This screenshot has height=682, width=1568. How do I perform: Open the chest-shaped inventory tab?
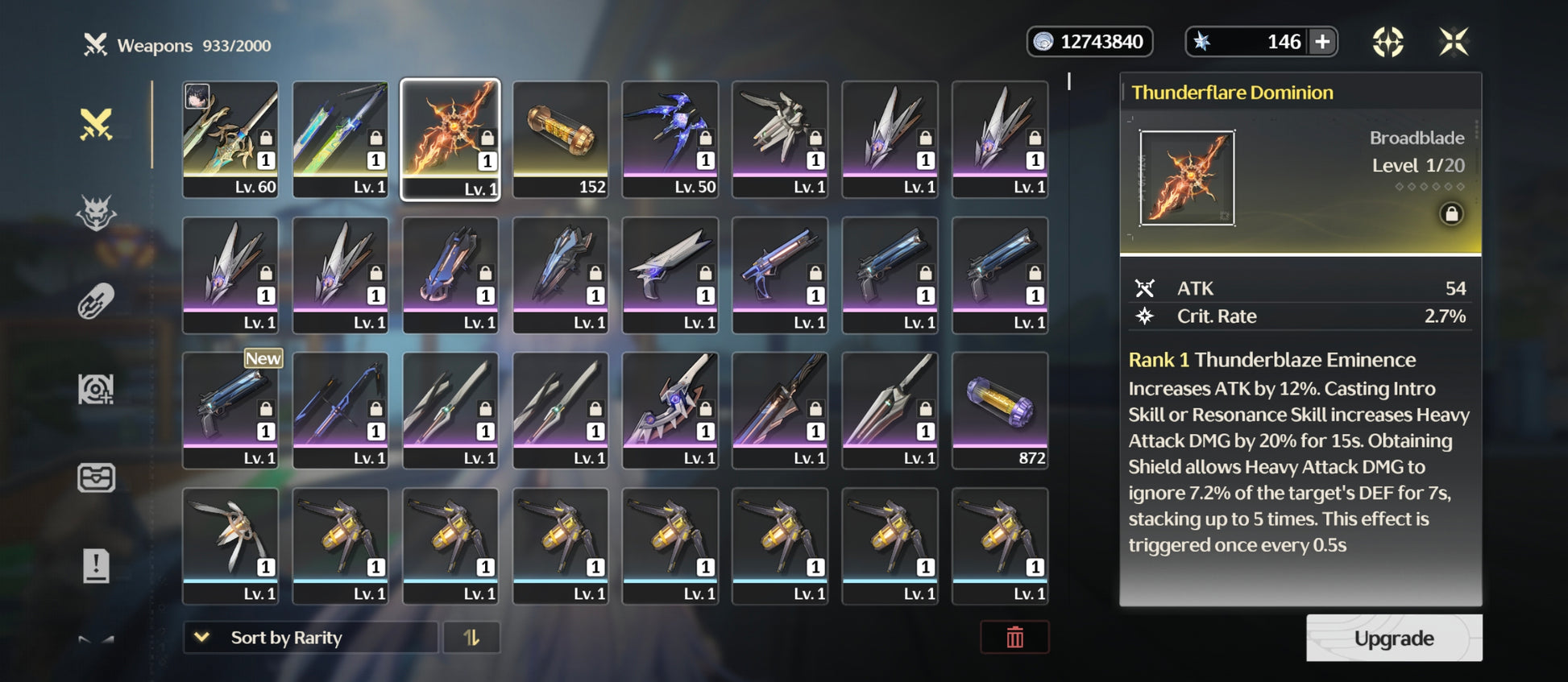pyautogui.click(x=96, y=477)
